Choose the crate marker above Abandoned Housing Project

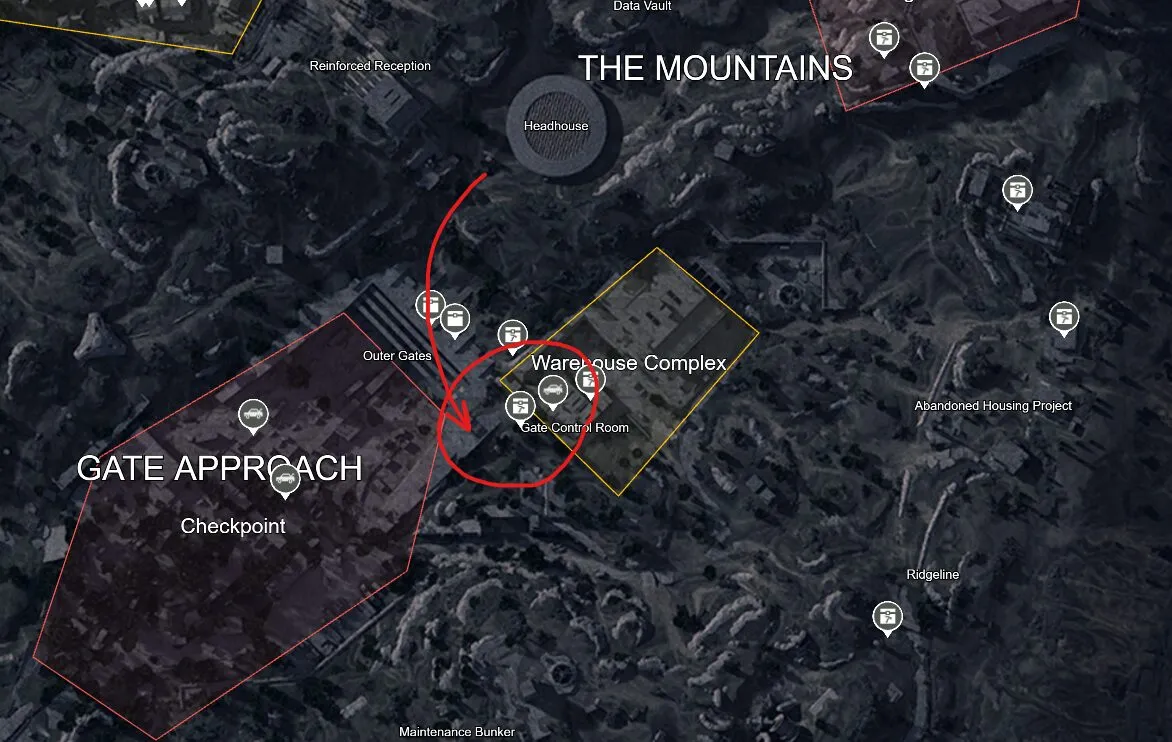[1063, 317]
